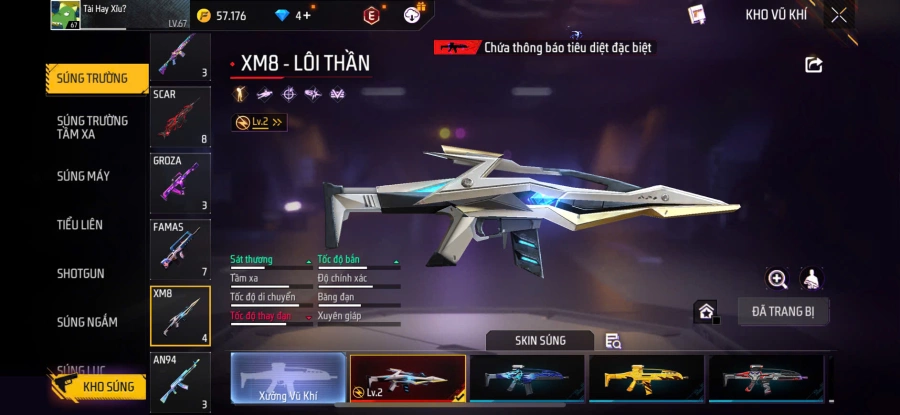Select the Súng Máy category

click(x=84, y=176)
